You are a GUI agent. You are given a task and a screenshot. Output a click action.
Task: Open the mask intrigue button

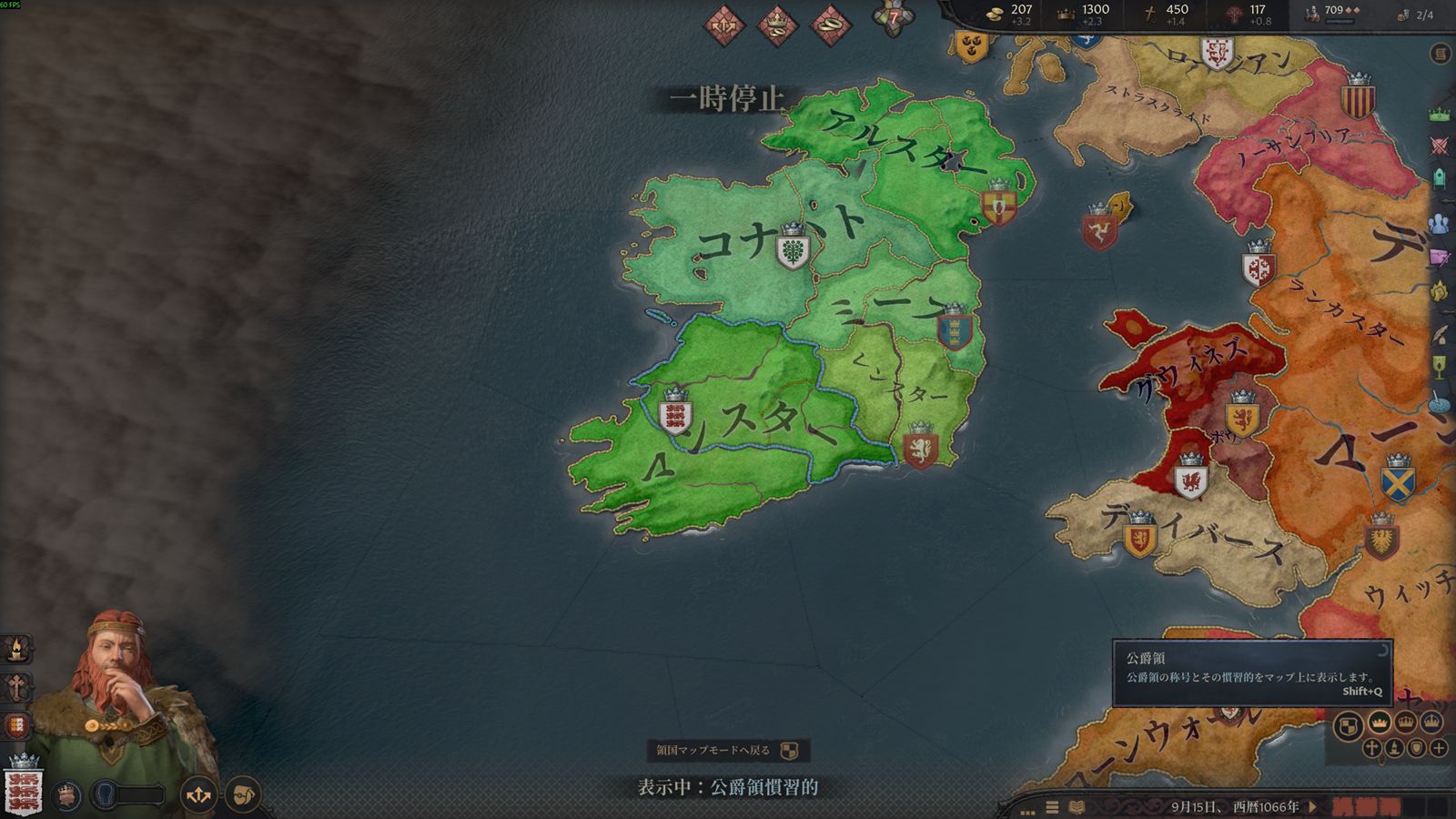coord(242,795)
